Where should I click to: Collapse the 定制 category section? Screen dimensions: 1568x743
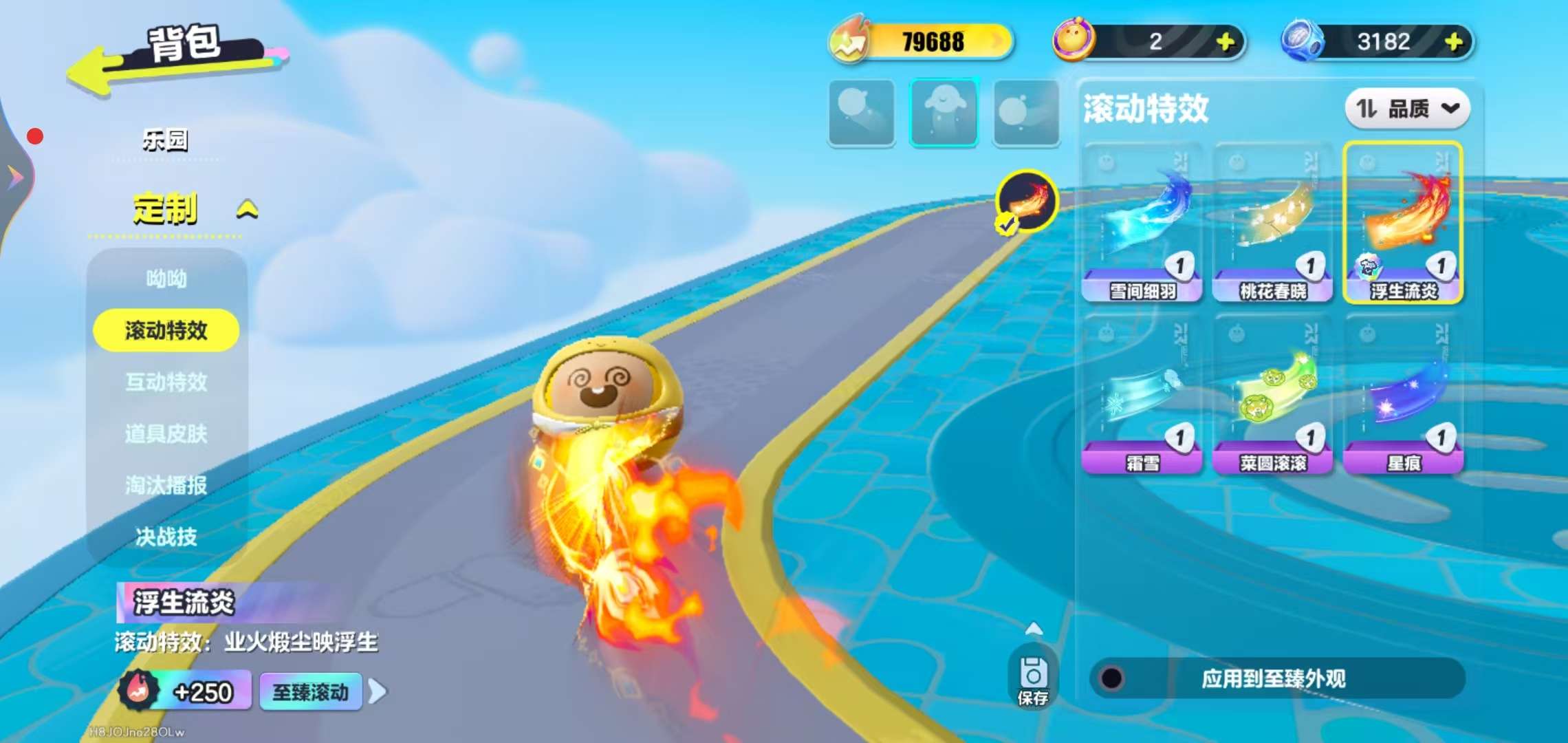248,209
